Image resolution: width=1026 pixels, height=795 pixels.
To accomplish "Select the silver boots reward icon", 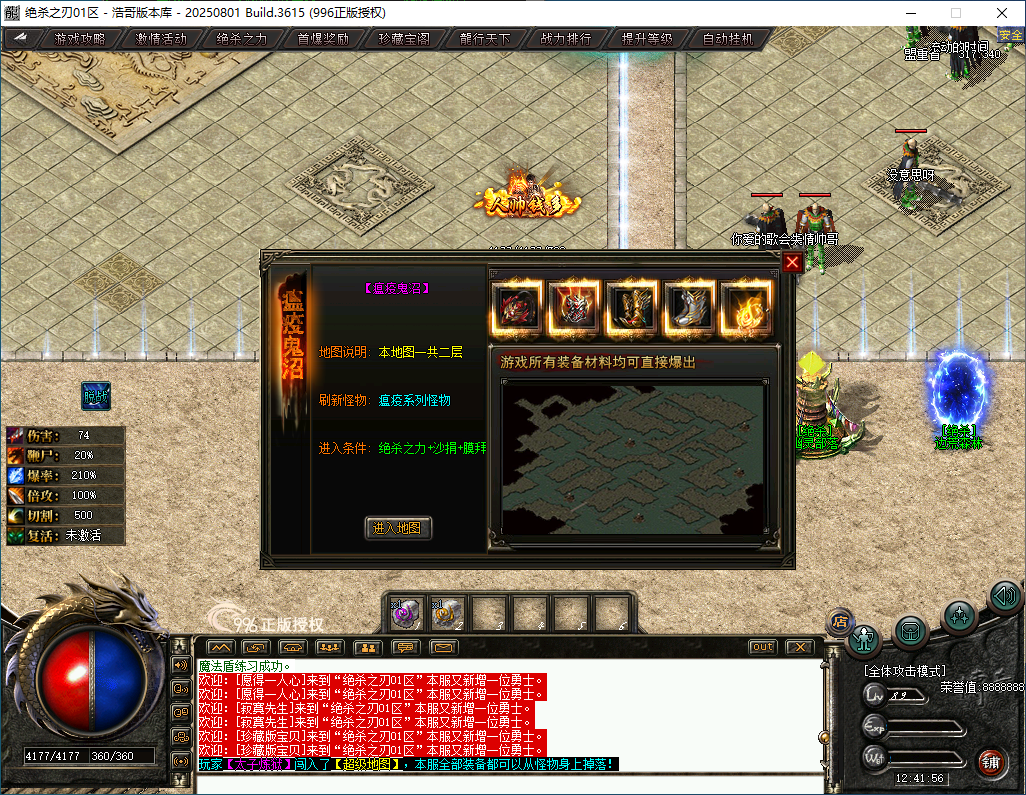I will [x=689, y=306].
